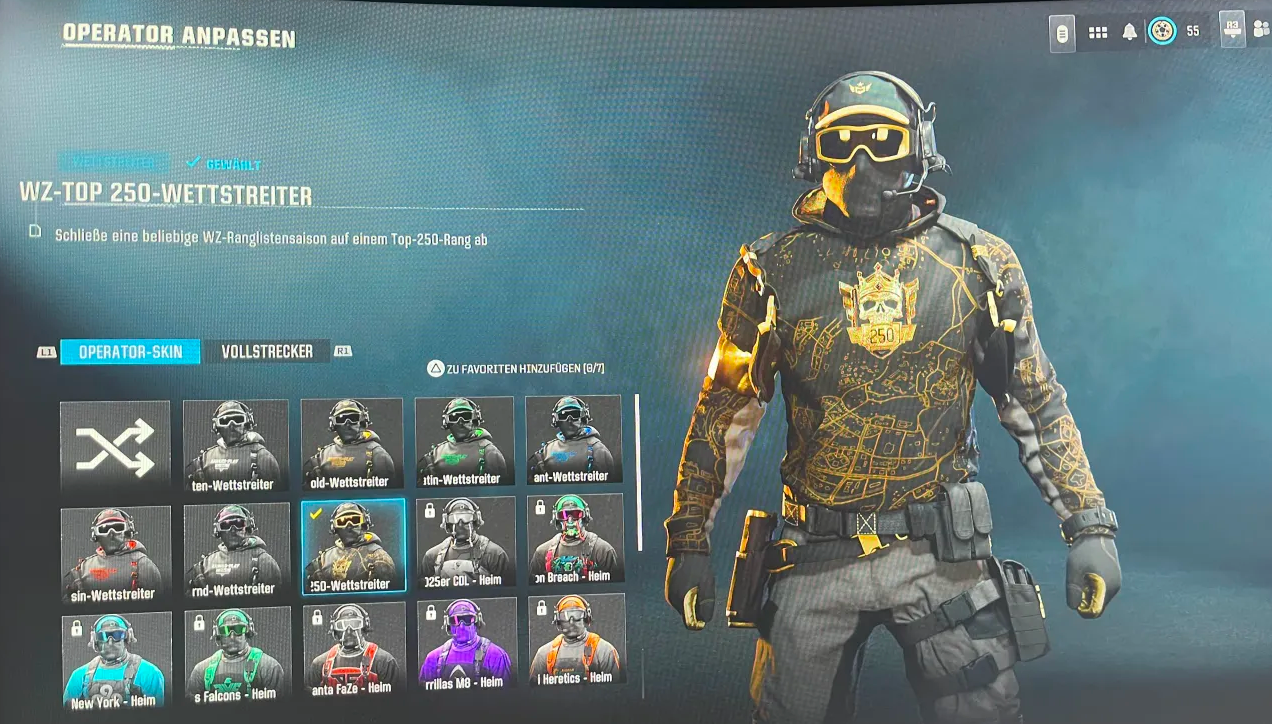Select the shuffle random skin tile
The image size is (1272, 724).
coord(115,447)
